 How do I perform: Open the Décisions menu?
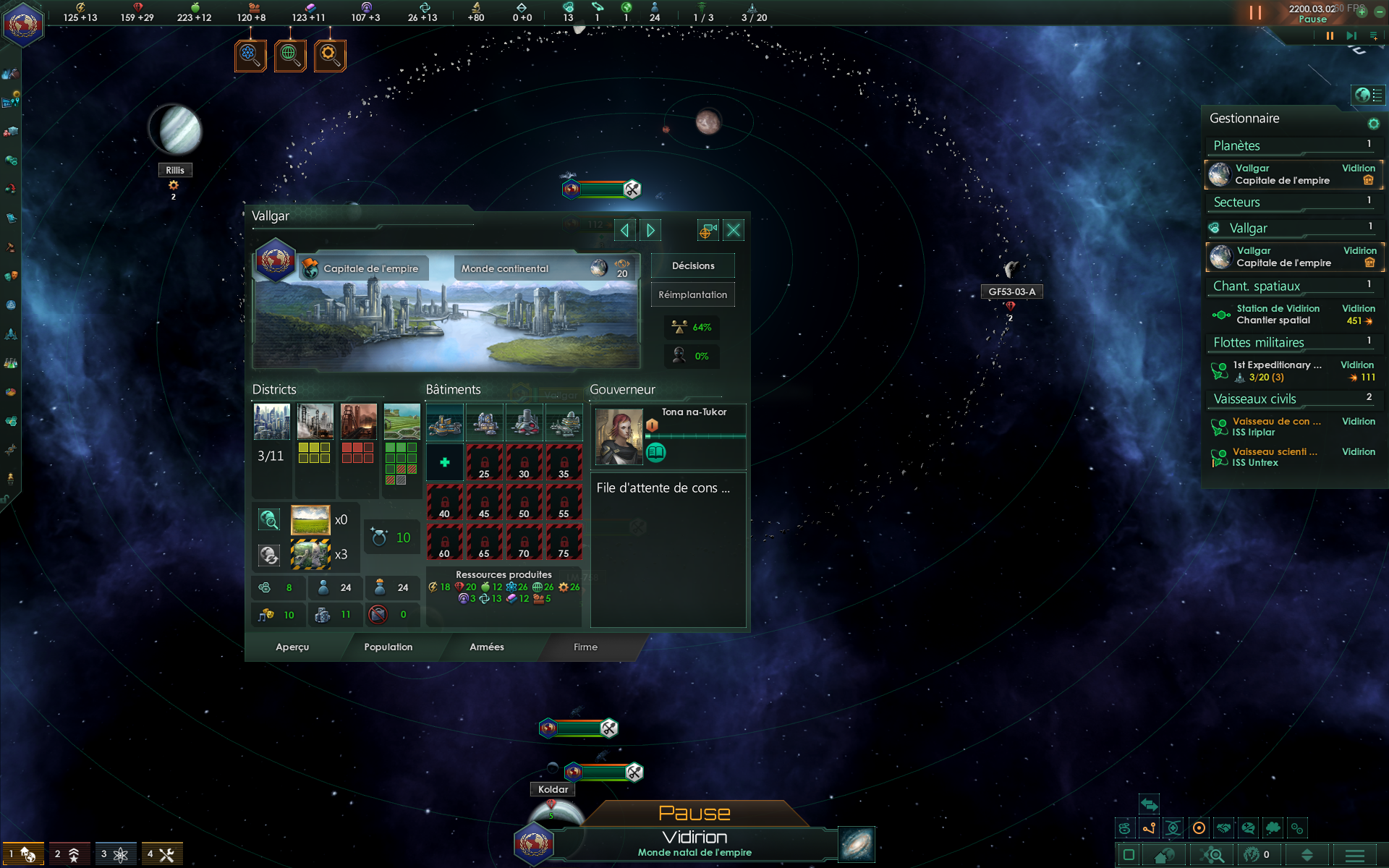pyautogui.click(x=692, y=266)
